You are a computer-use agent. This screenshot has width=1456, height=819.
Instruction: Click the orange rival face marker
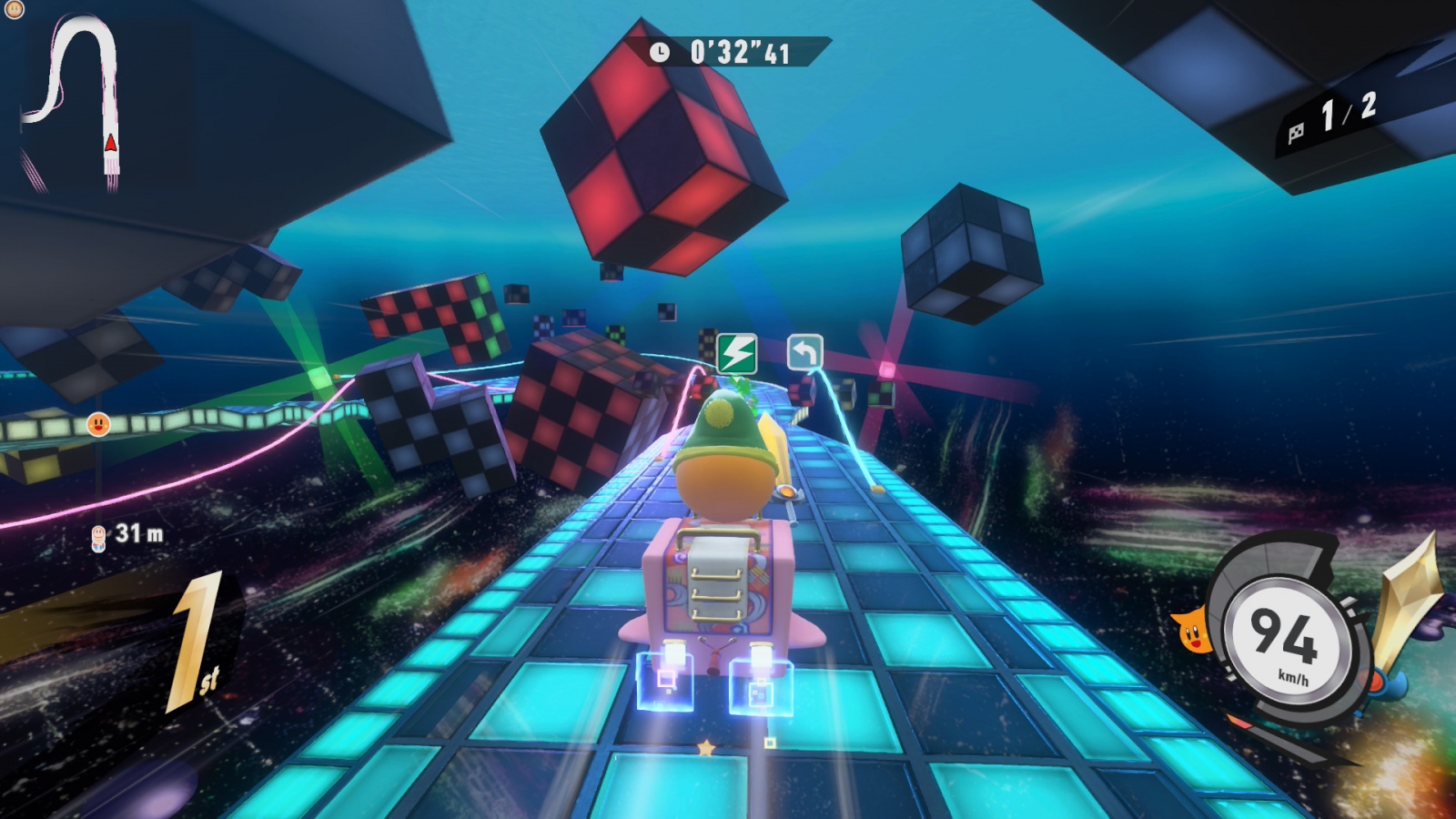[98, 424]
